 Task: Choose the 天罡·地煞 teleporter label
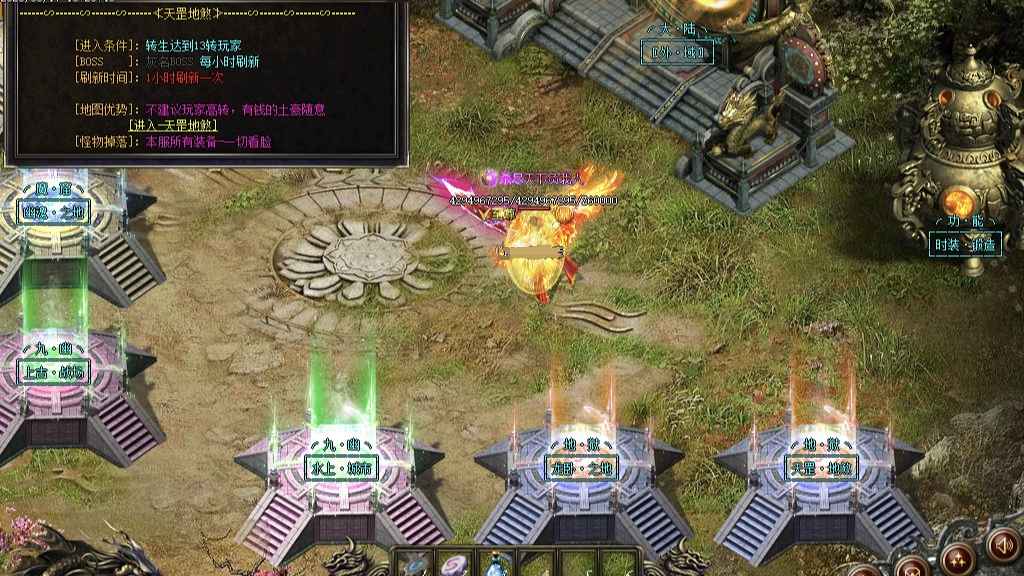click(x=822, y=467)
